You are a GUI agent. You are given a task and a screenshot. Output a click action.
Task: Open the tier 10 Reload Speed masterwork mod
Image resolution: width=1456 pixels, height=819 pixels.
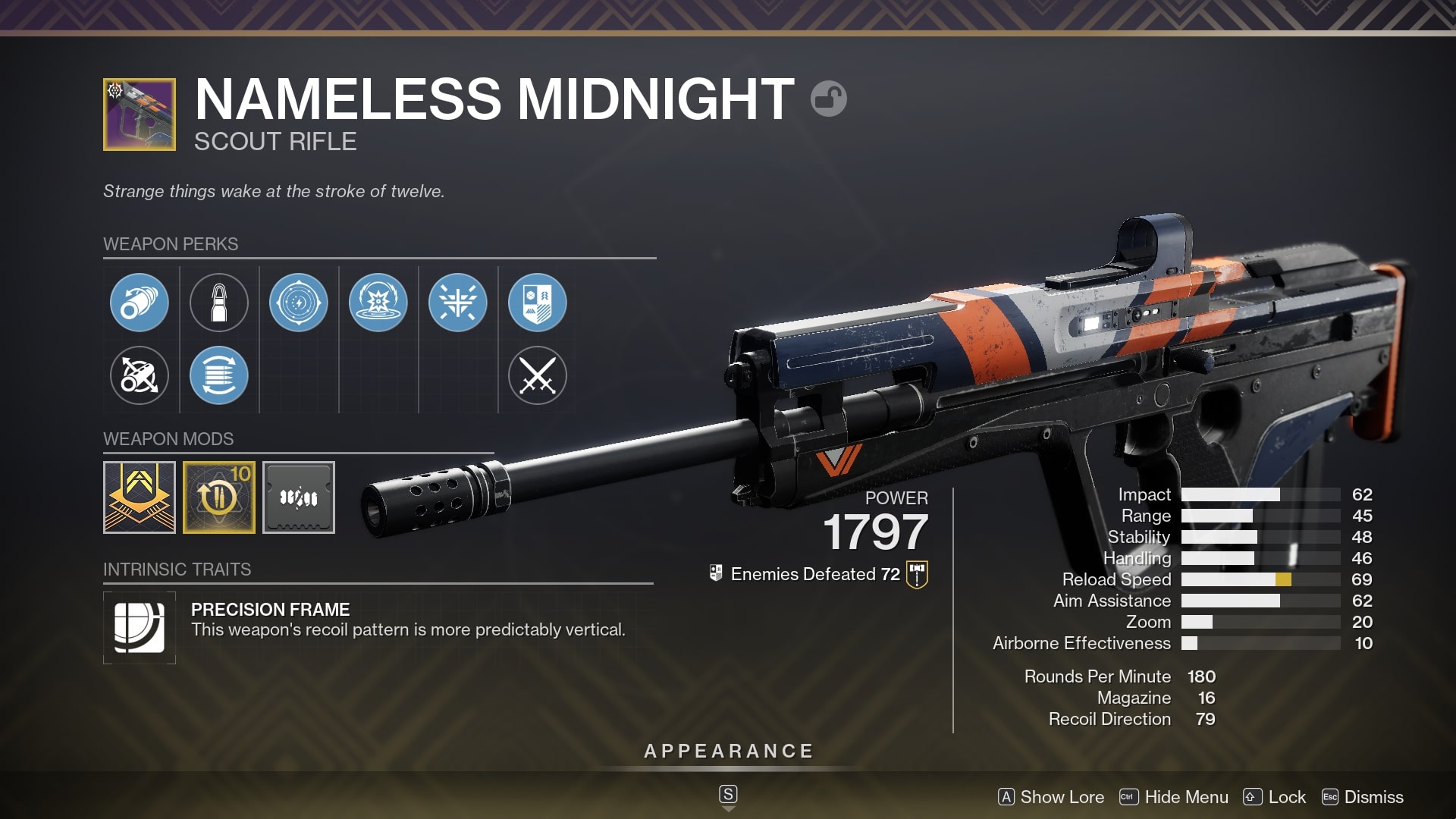(x=219, y=497)
